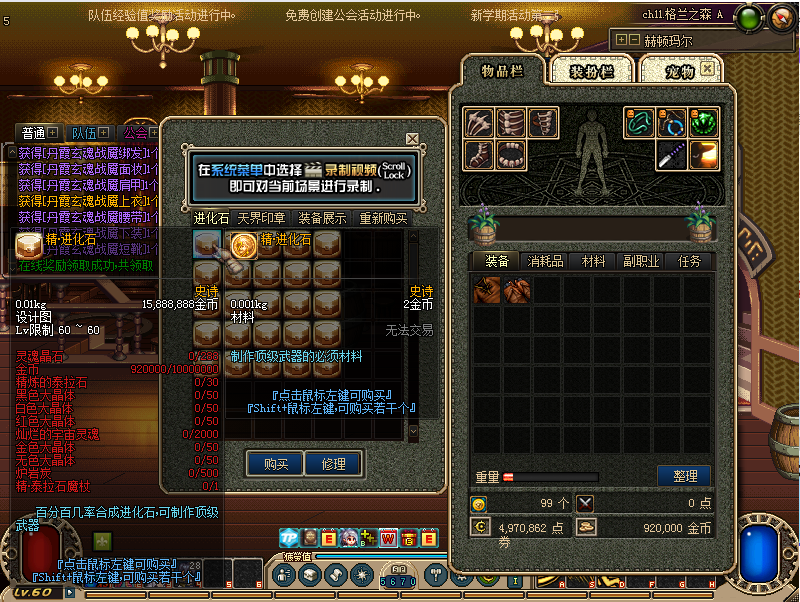Switch to the 天界印章 shop tab
This screenshot has width=800, height=602.
[261, 218]
